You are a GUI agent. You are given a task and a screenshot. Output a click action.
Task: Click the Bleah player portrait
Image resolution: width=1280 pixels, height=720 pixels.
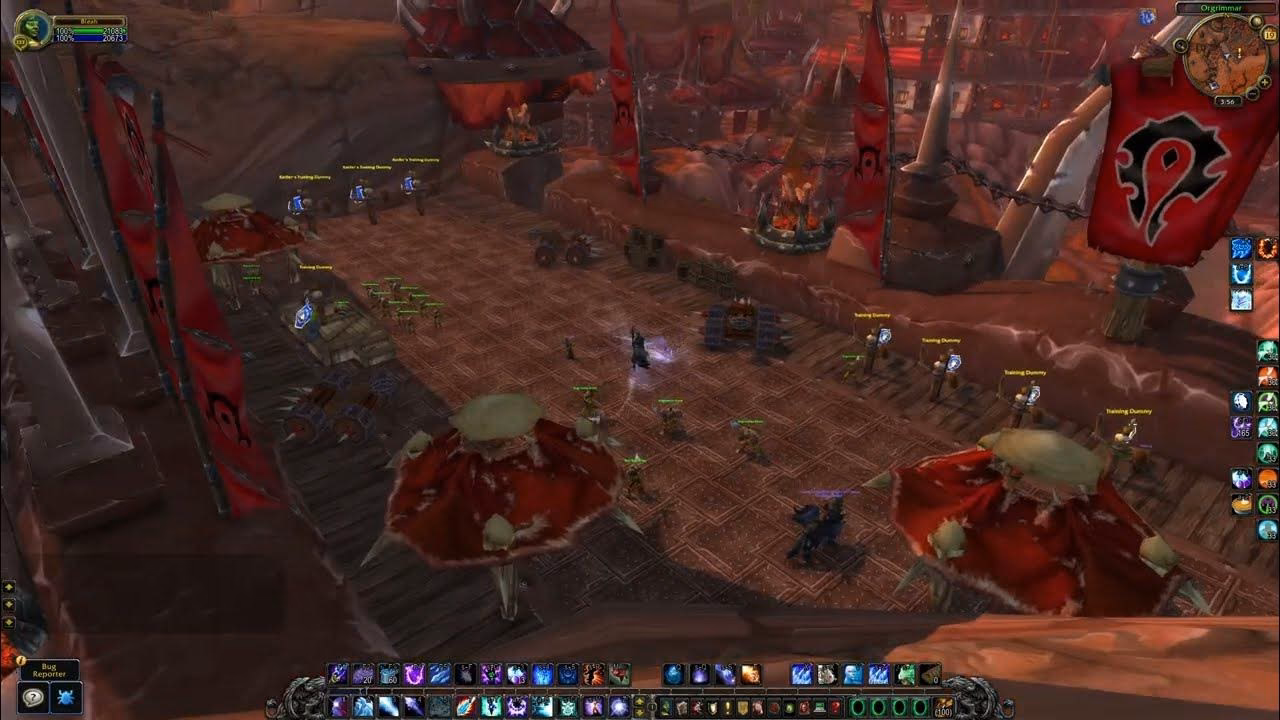[31, 29]
